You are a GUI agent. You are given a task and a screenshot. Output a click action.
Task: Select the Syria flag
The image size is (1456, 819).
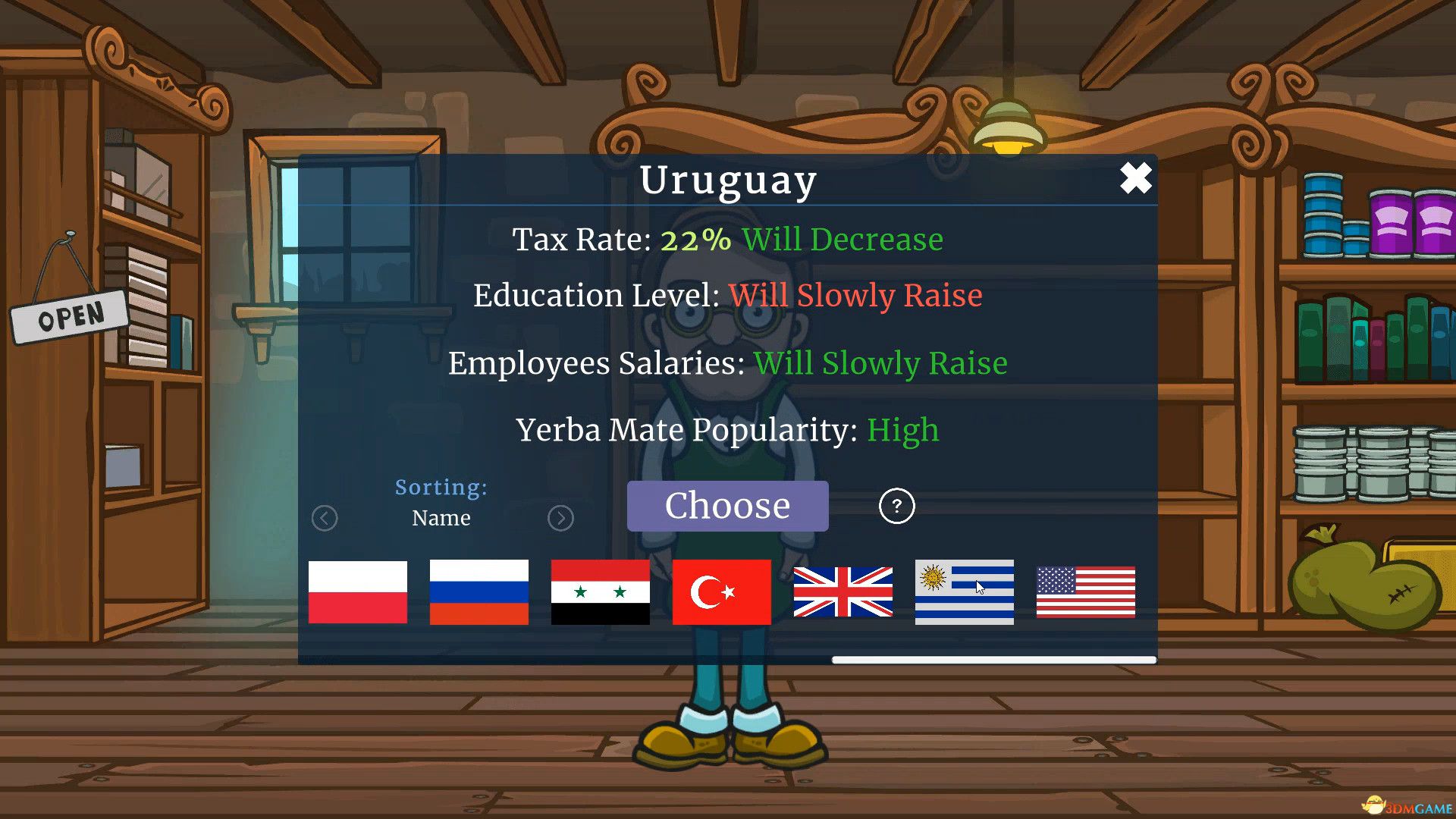[x=600, y=591]
